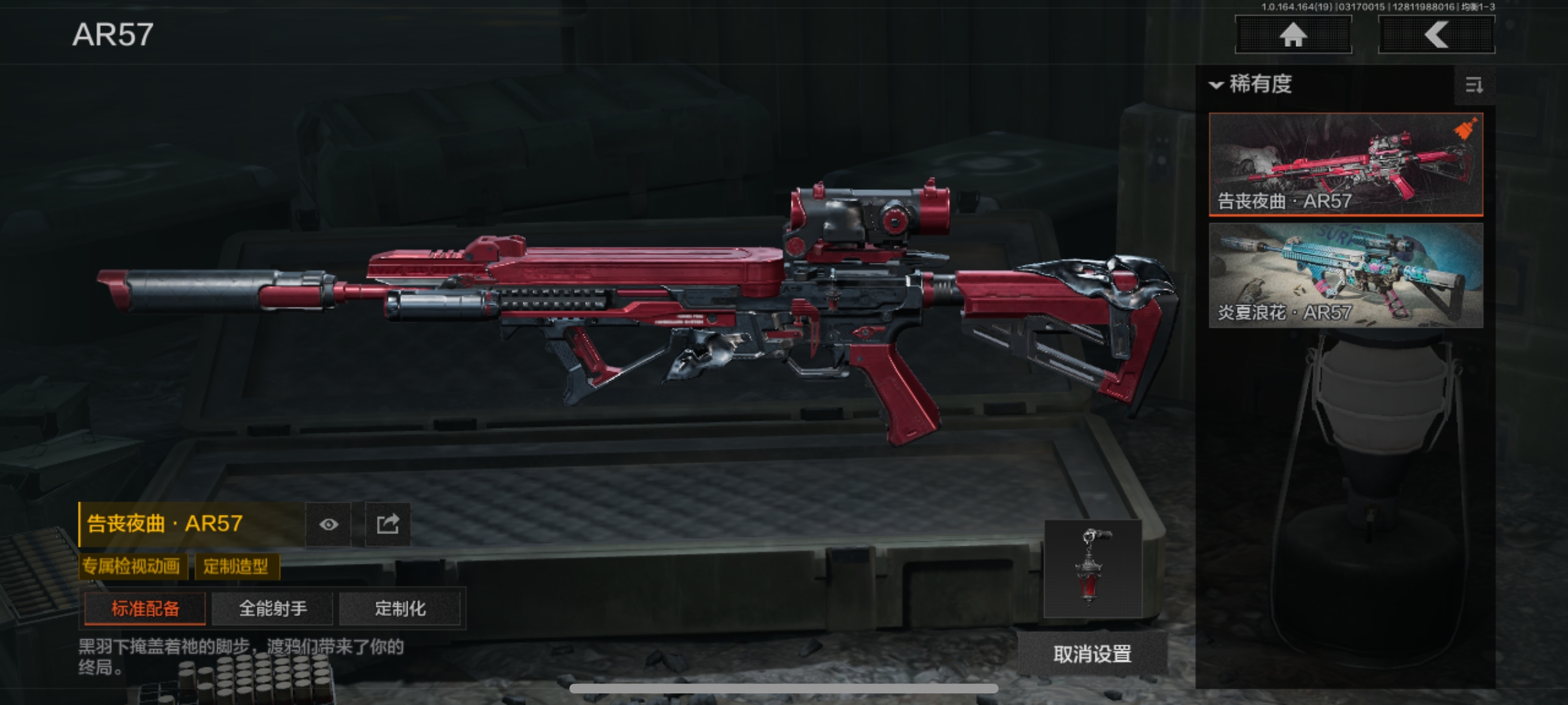This screenshot has width=1568, height=705.
Task: Select the 告丧夜曲·AR57 skin thumbnail
Action: [x=1346, y=164]
